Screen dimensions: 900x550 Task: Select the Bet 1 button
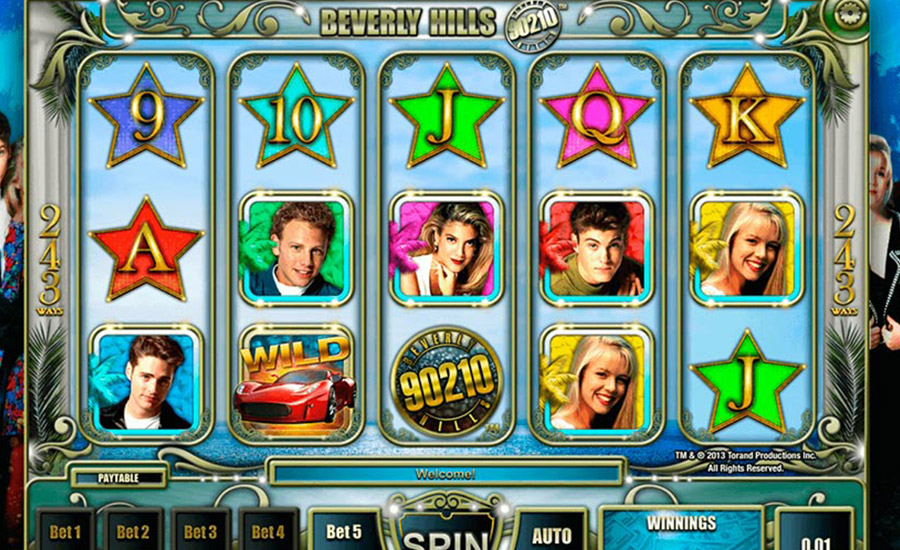pyautogui.click(x=65, y=531)
